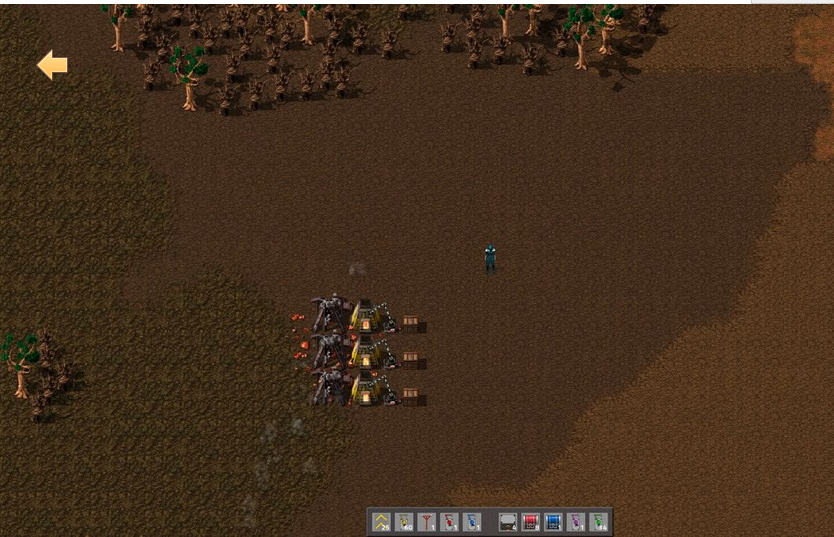Select the blue inserter slot
The image size is (834, 537).
pos(472,521)
